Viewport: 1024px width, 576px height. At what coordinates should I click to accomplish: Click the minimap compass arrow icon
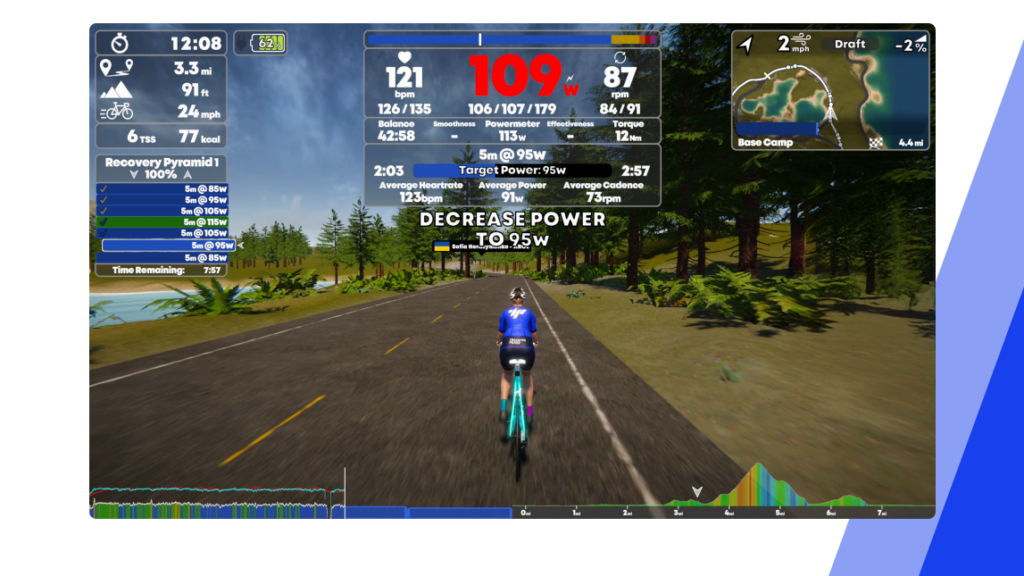(x=745, y=44)
